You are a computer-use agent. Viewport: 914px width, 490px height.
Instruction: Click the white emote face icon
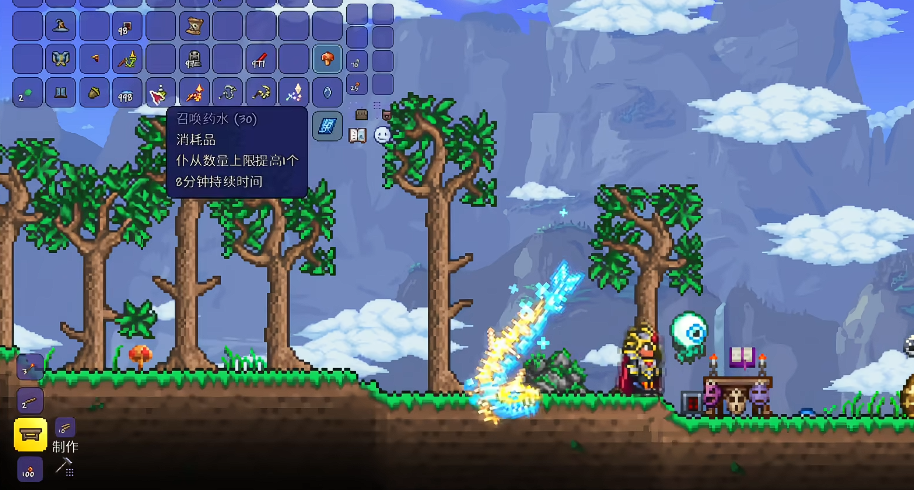pyautogui.click(x=382, y=135)
